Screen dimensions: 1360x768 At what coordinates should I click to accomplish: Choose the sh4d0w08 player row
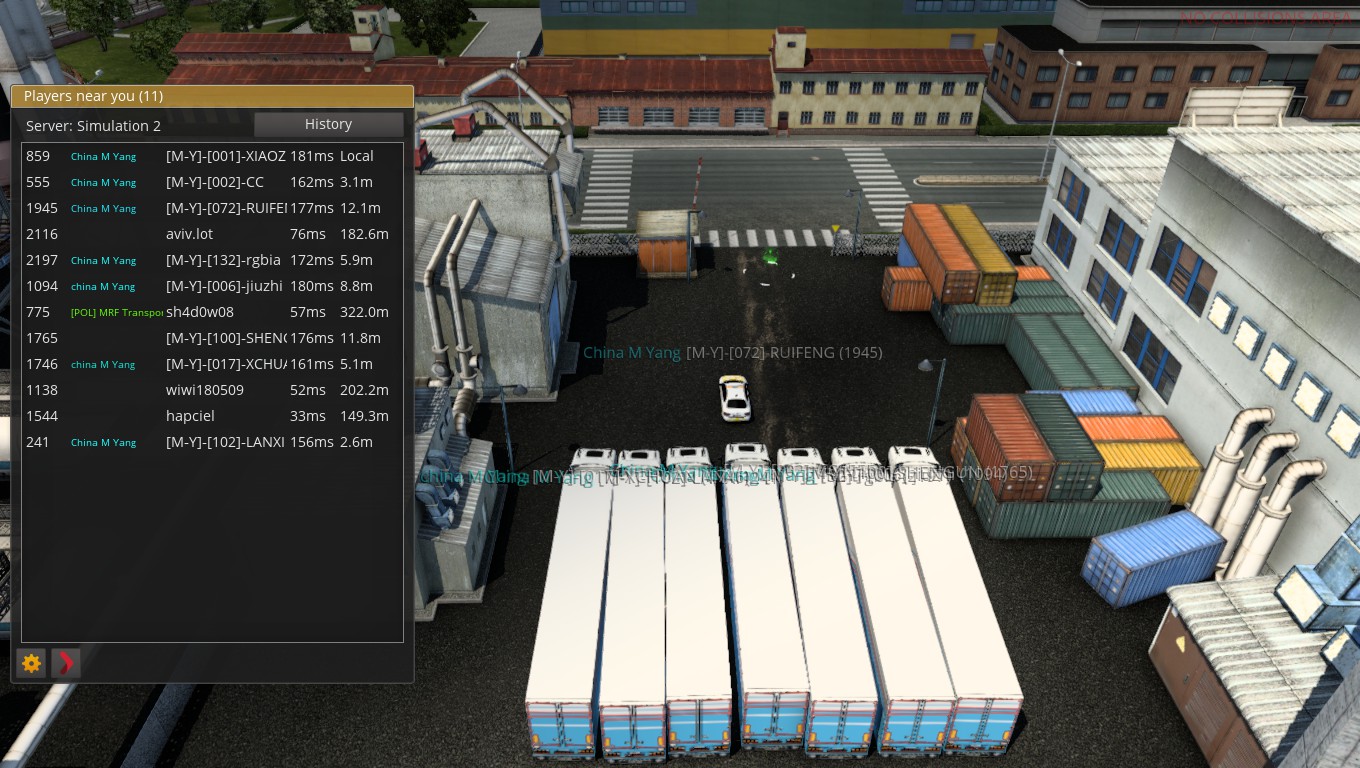(200, 312)
